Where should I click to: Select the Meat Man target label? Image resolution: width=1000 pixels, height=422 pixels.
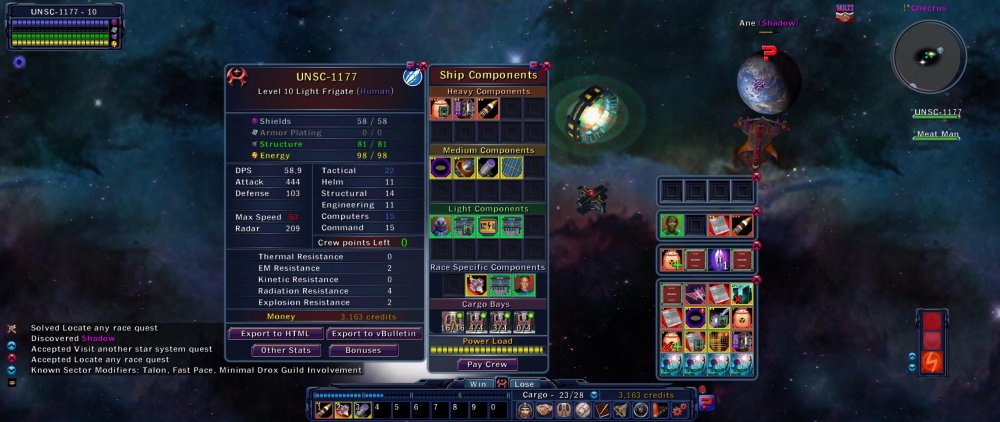coord(937,135)
